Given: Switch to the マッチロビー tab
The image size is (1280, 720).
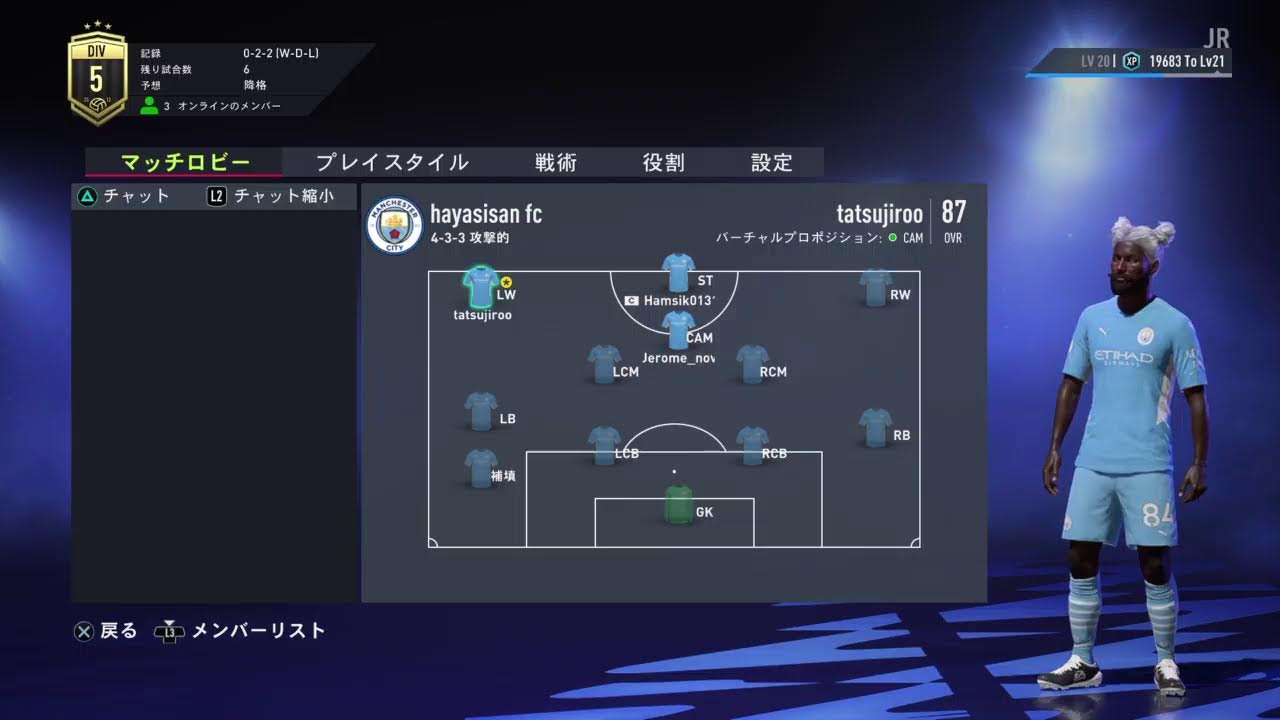Looking at the screenshot, I should click(184, 163).
